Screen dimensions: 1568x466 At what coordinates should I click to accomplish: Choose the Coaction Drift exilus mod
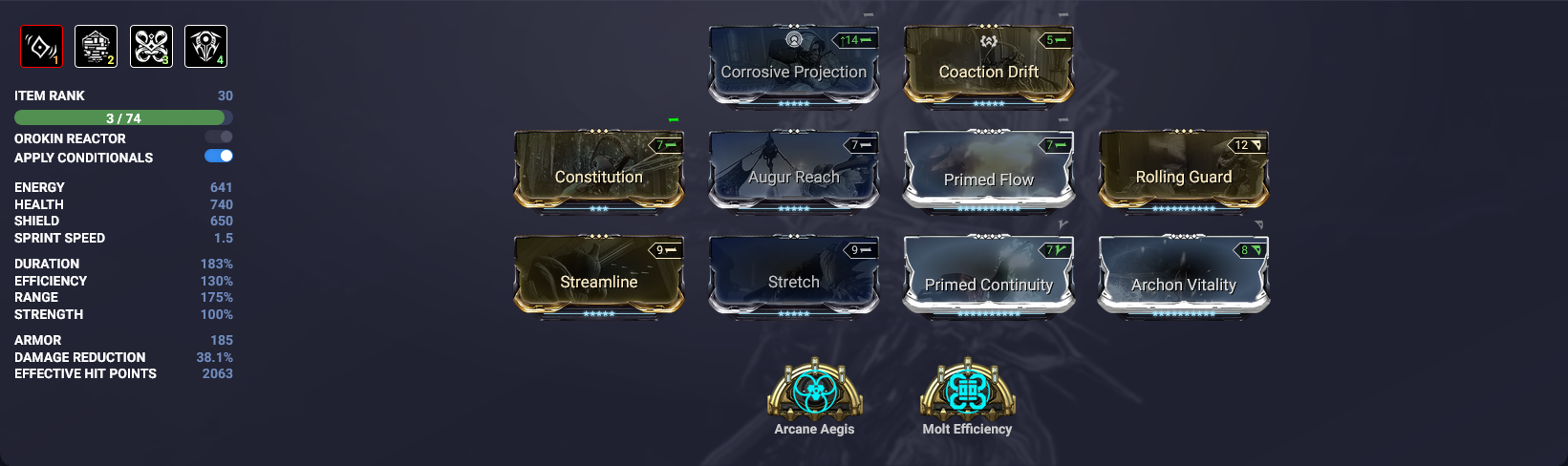pyautogui.click(x=988, y=67)
